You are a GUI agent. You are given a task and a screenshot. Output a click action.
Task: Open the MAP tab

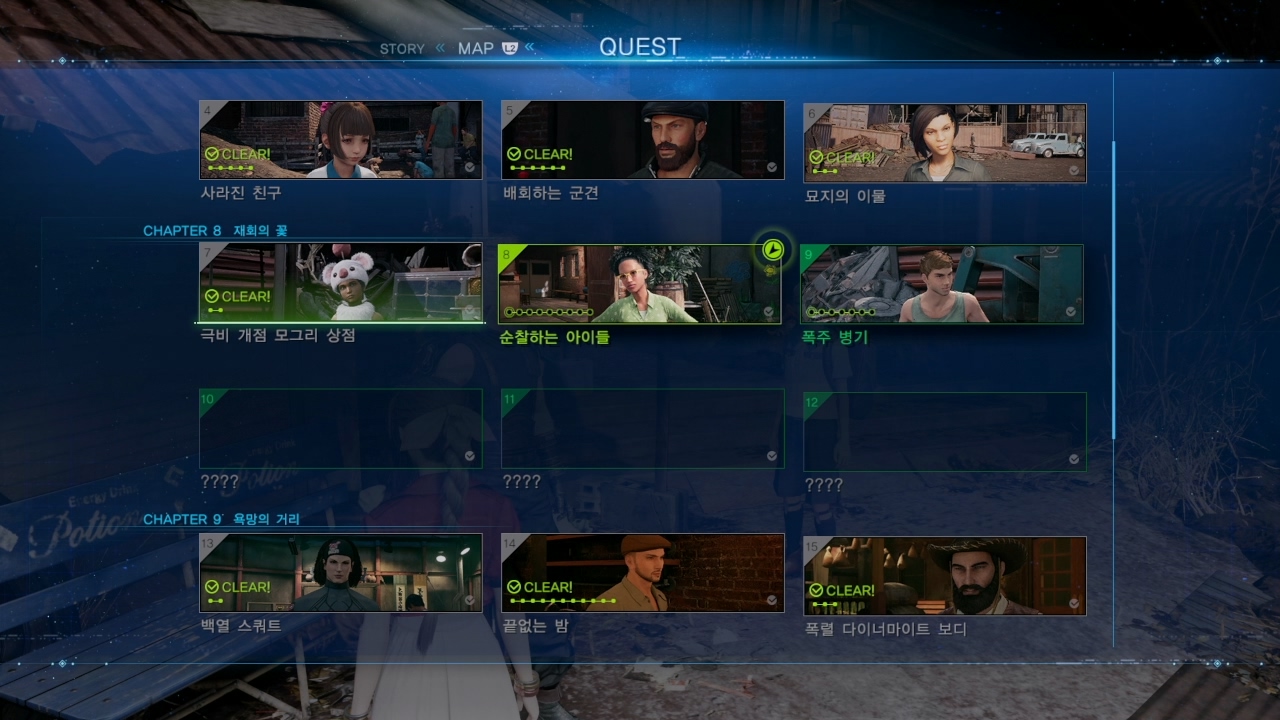coord(476,48)
